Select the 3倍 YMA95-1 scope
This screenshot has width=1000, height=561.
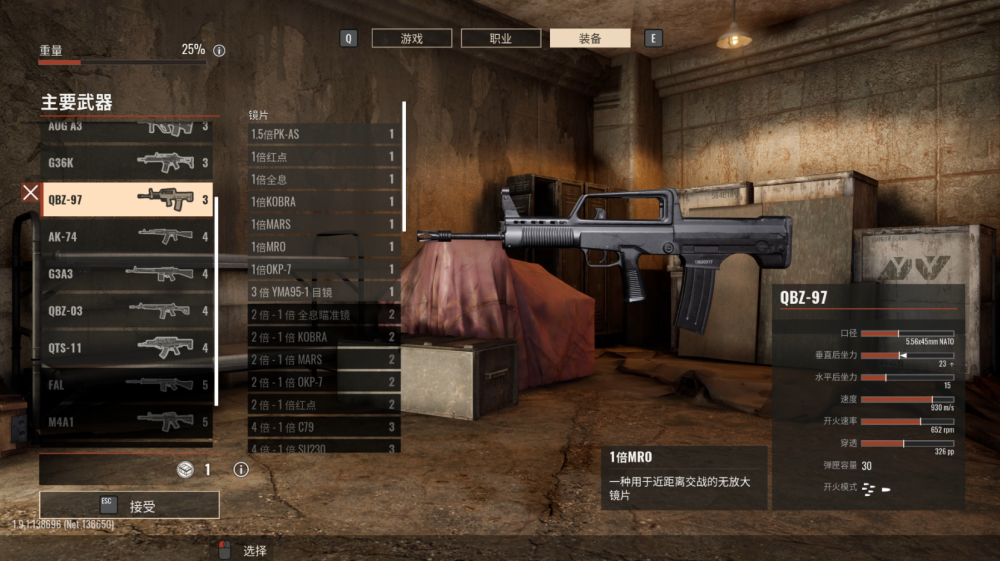[x=323, y=292]
